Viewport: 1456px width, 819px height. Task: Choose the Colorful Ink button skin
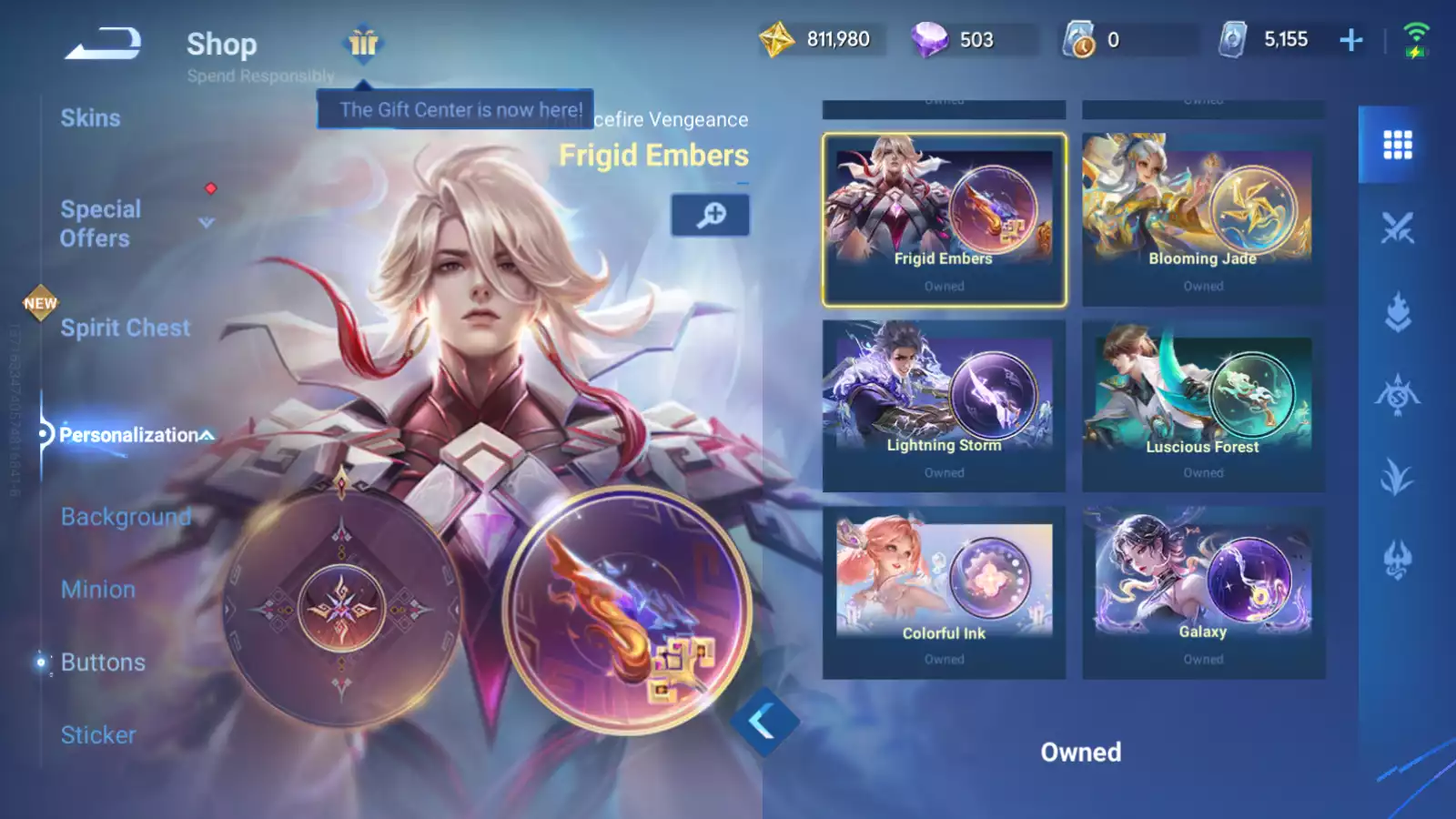tap(944, 591)
